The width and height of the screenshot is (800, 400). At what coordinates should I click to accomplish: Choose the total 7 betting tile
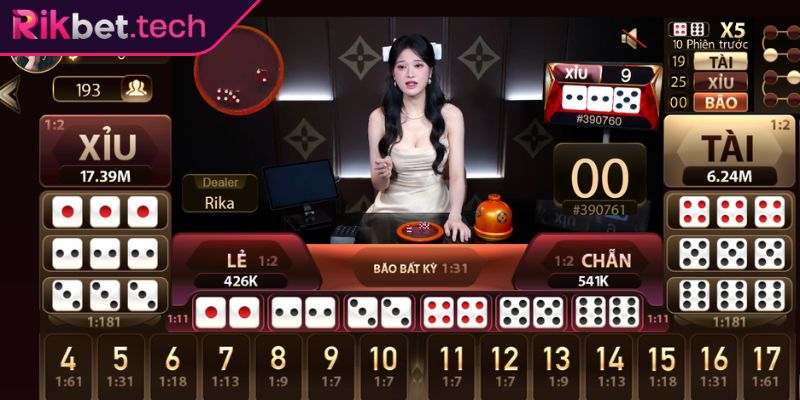tap(226, 366)
